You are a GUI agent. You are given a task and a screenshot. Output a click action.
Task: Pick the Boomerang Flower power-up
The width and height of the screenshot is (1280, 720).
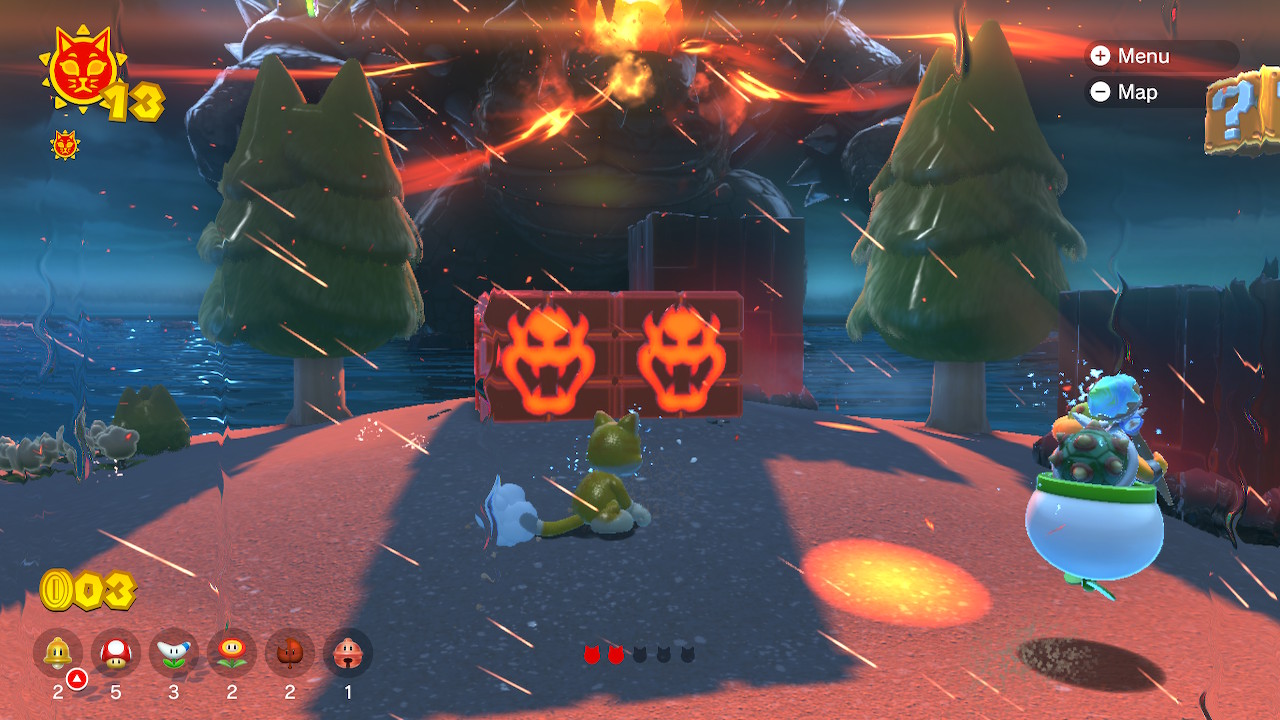pyautogui.click(x=174, y=653)
